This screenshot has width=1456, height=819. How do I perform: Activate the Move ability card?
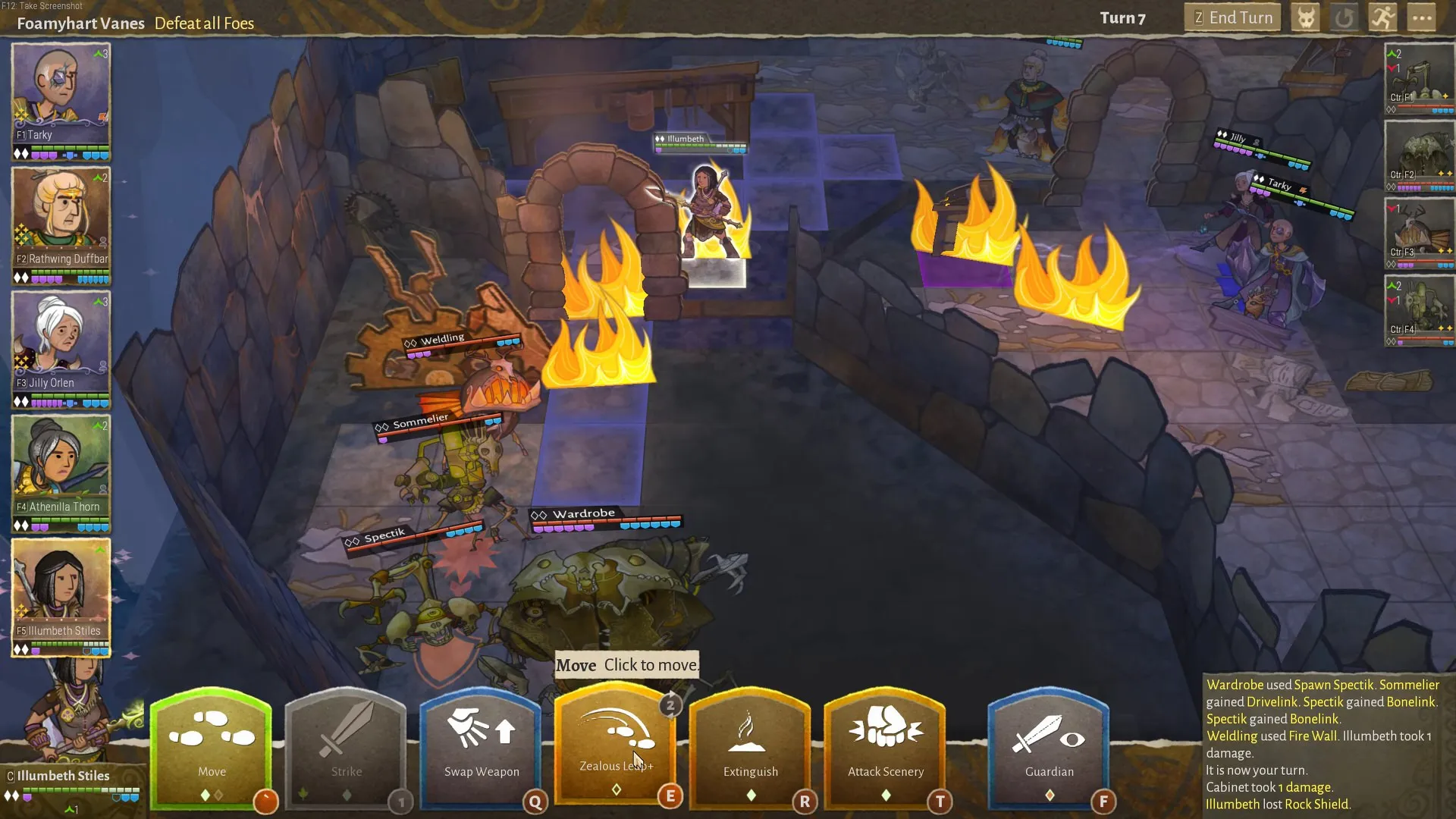pos(212,747)
